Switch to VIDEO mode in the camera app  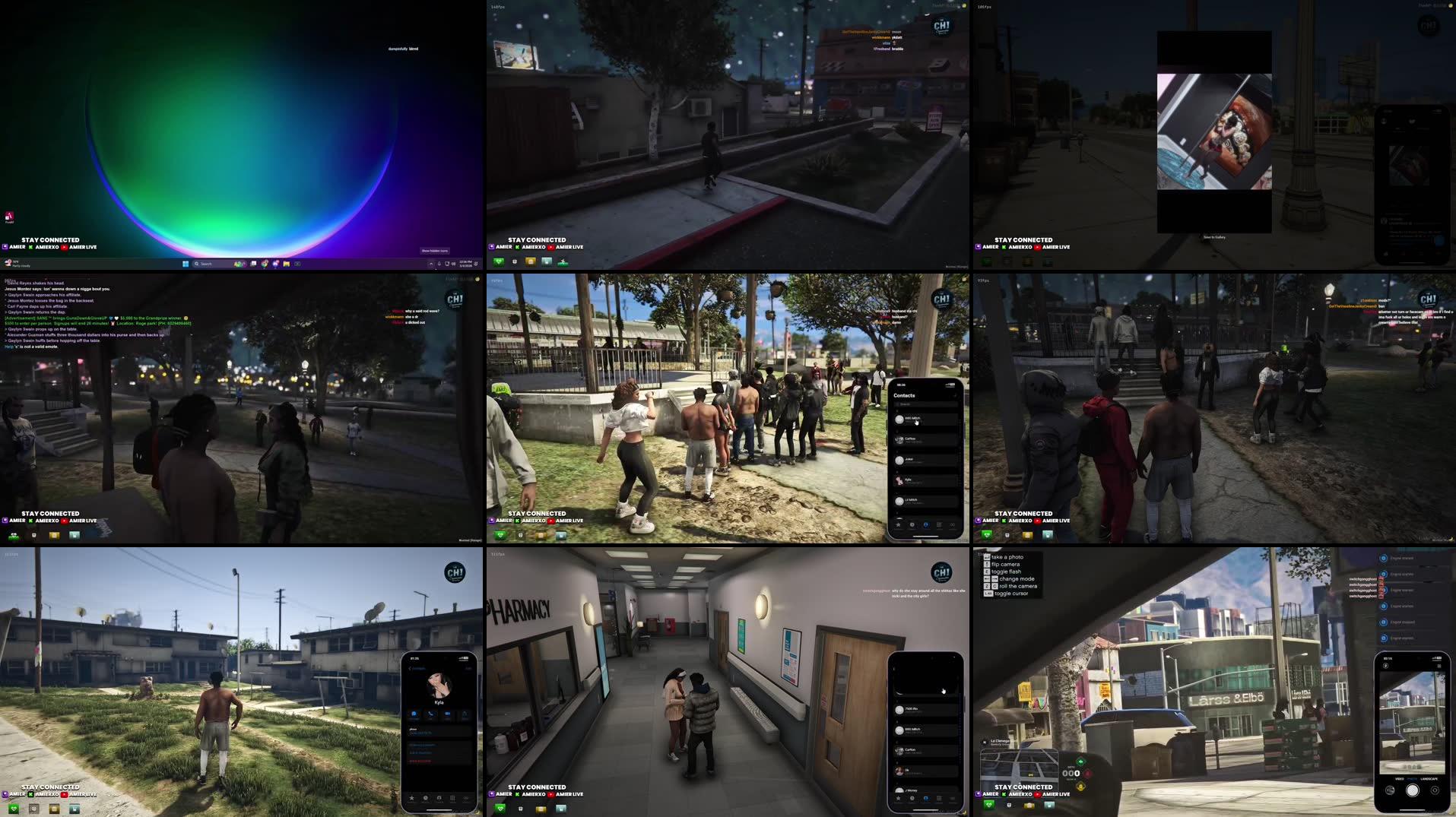(1400, 778)
